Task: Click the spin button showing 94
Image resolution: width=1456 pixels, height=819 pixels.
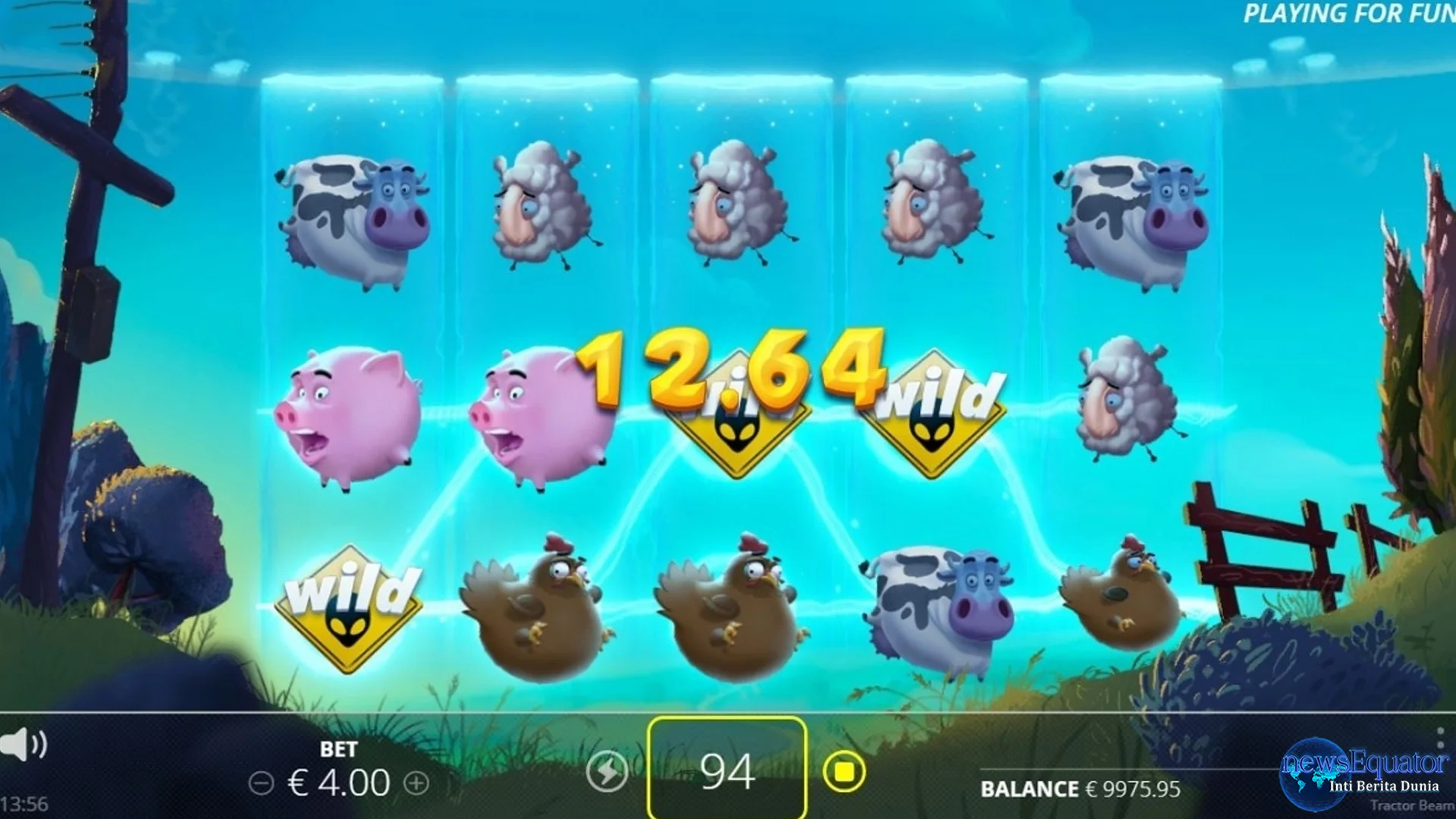Action: click(x=726, y=771)
